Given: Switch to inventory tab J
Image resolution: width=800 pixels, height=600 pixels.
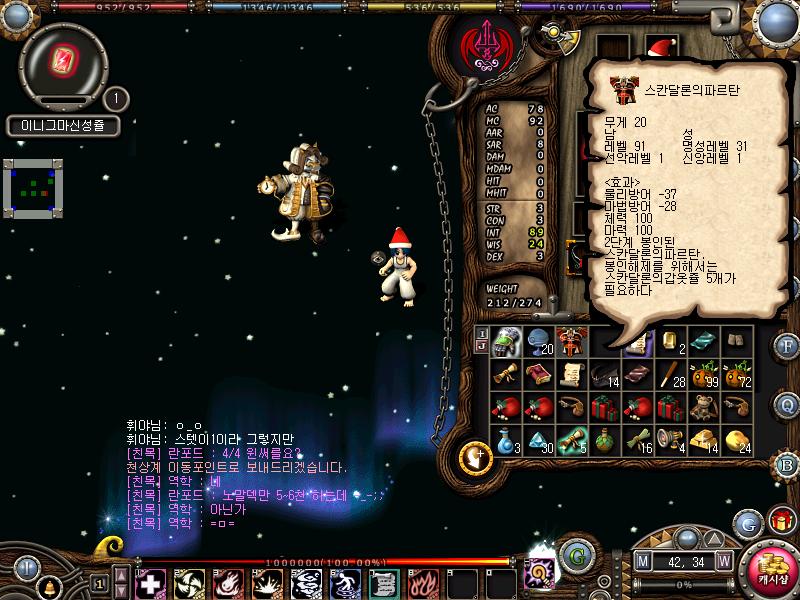Looking at the screenshot, I should click(482, 347).
